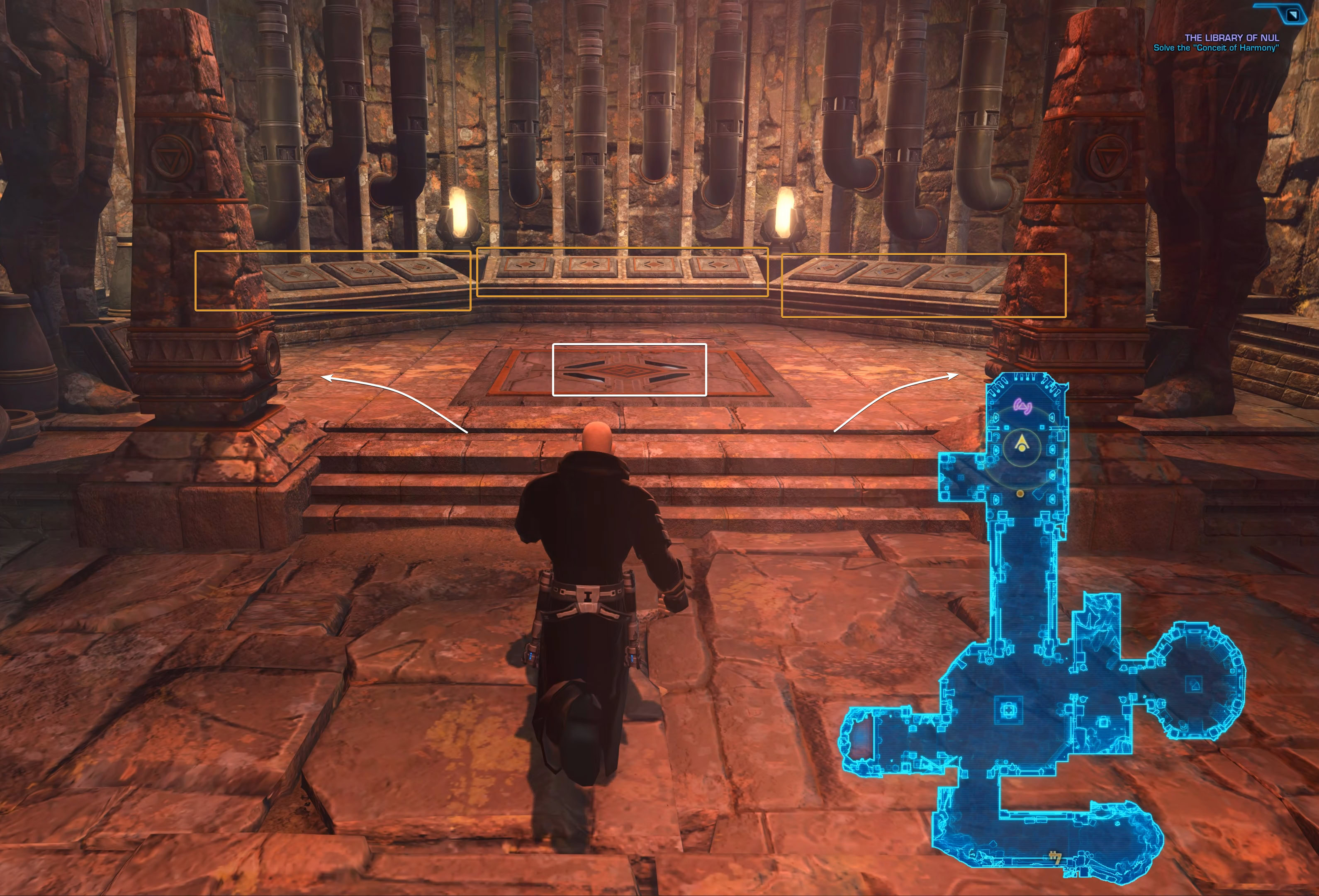
Task: Select the pink objective marker on the minimap
Action: (1022, 406)
